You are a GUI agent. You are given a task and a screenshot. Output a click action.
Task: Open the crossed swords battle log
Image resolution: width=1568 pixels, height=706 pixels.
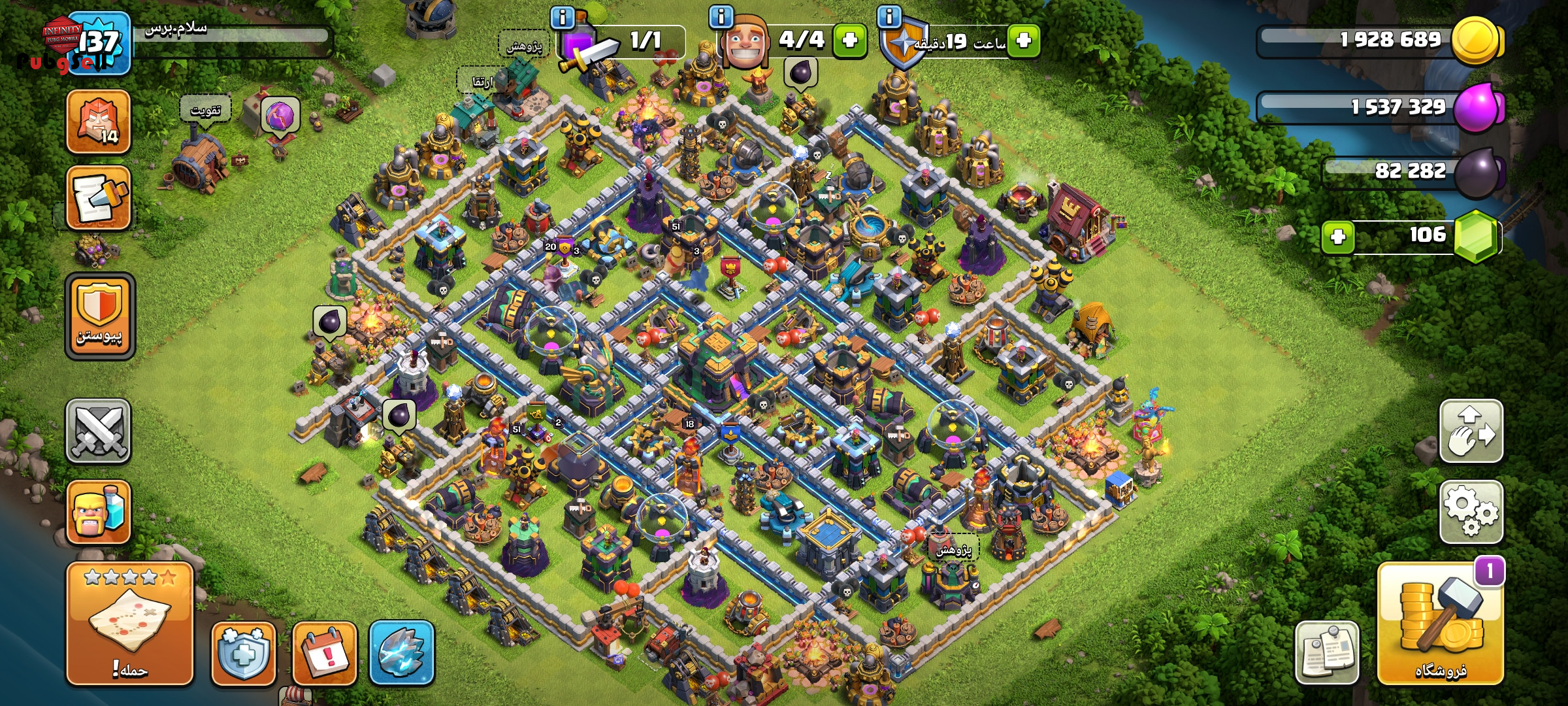(x=99, y=431)
